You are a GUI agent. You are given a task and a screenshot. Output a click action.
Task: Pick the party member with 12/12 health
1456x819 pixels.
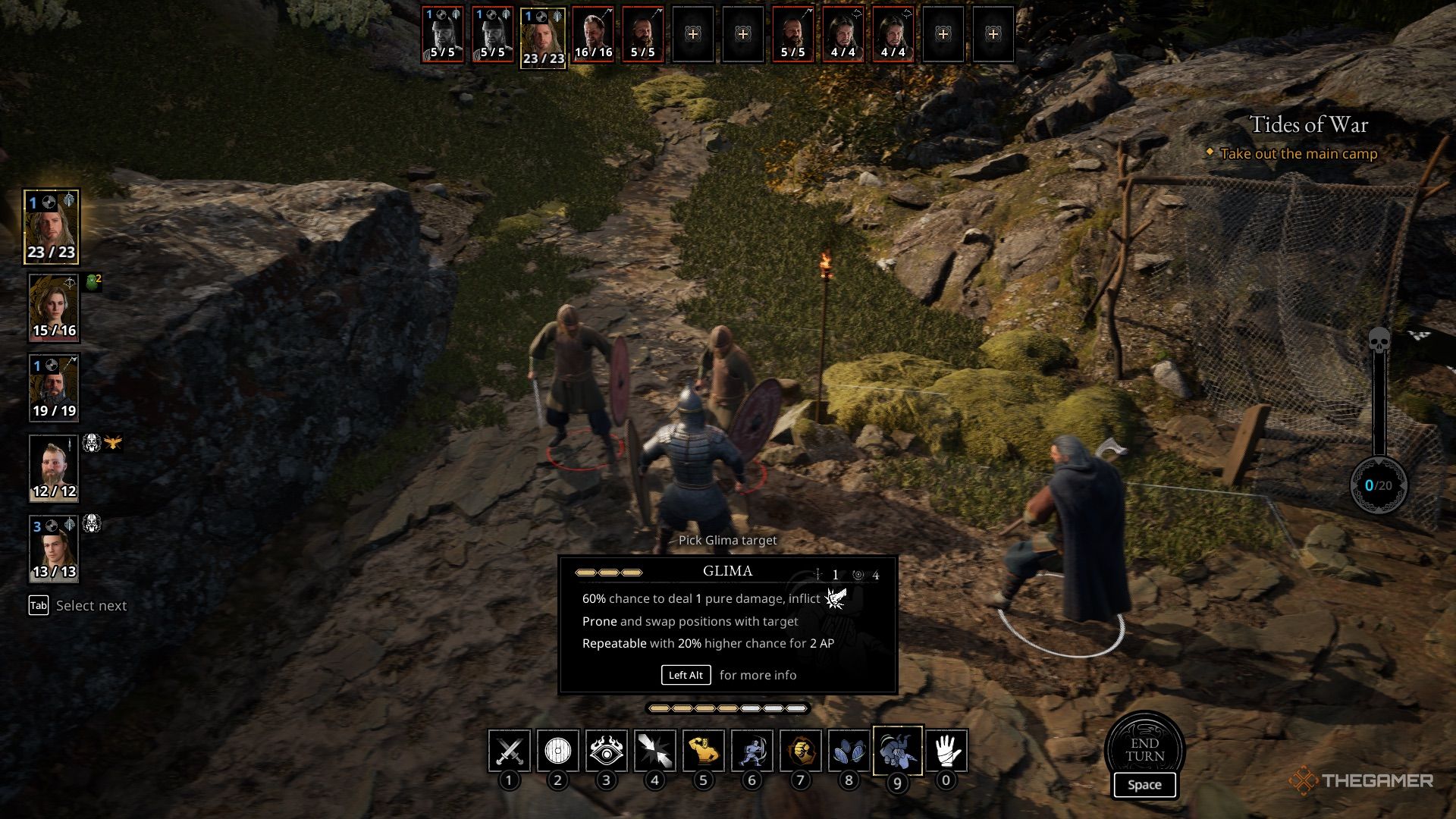[x=53, y=468]
